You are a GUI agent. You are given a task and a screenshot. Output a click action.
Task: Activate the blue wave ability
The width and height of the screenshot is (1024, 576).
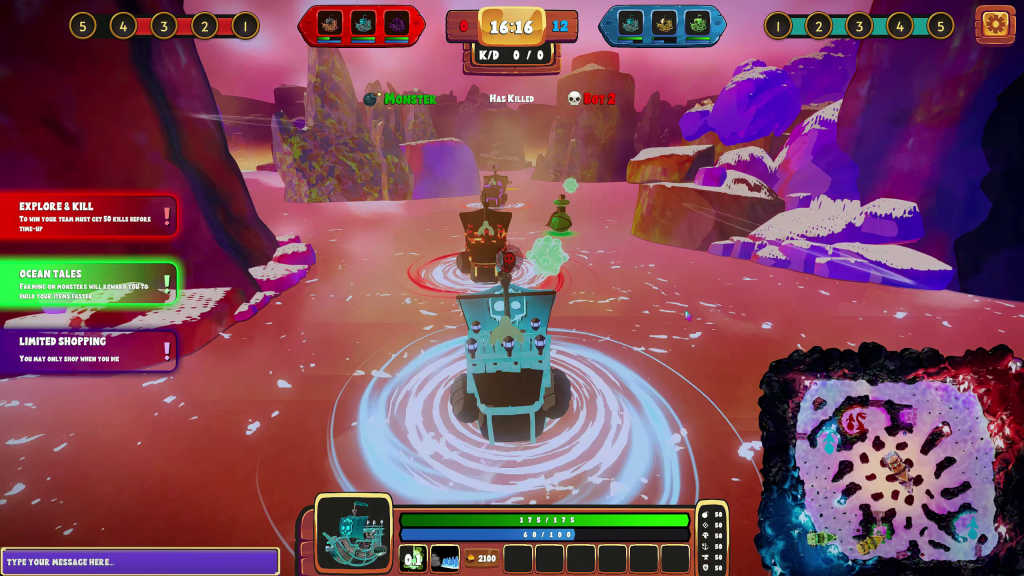tap(445, 558)
